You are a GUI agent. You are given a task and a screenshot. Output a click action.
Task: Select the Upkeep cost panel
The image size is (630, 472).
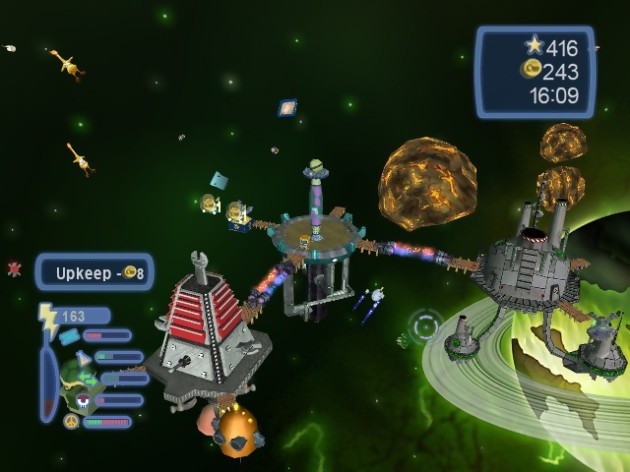click(95, 272)
